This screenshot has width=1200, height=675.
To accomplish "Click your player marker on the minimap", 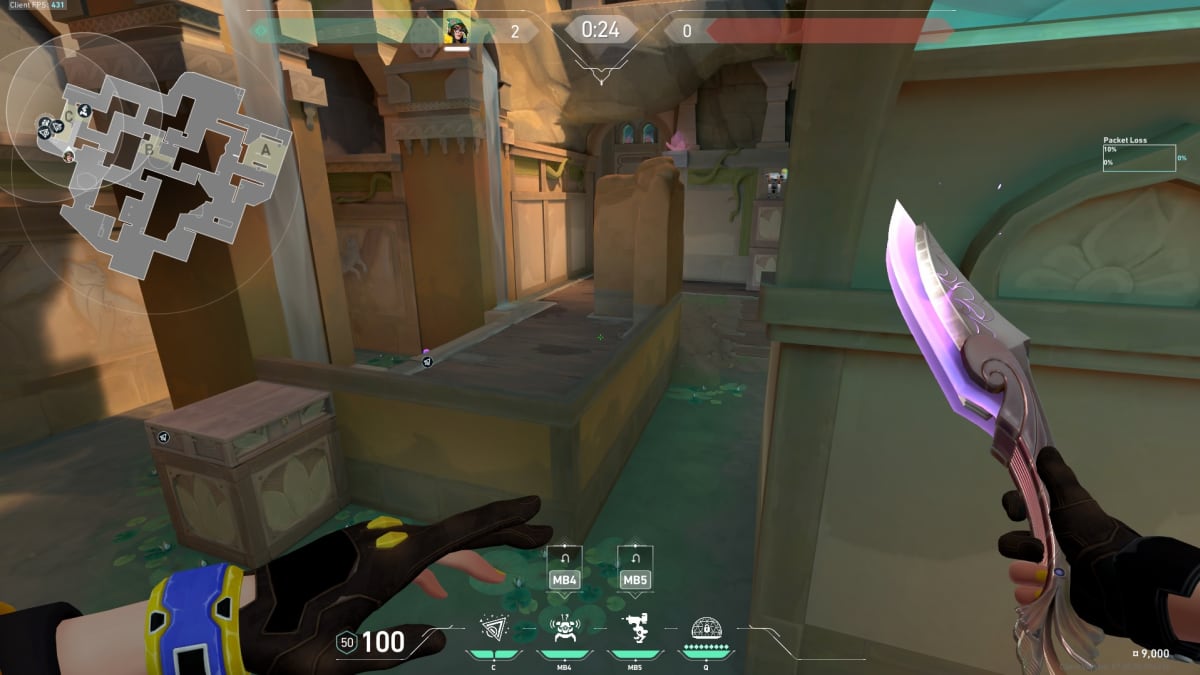I will 69,156.
